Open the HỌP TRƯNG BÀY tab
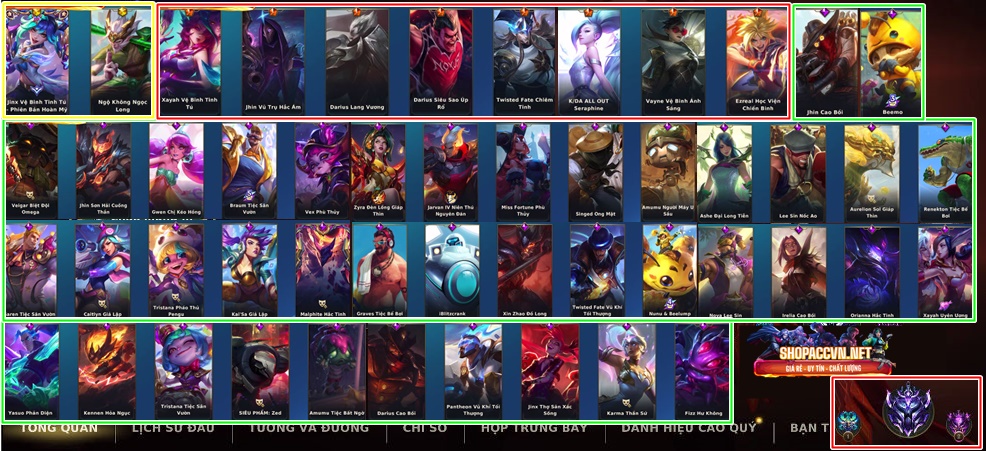 coord(533,429)
